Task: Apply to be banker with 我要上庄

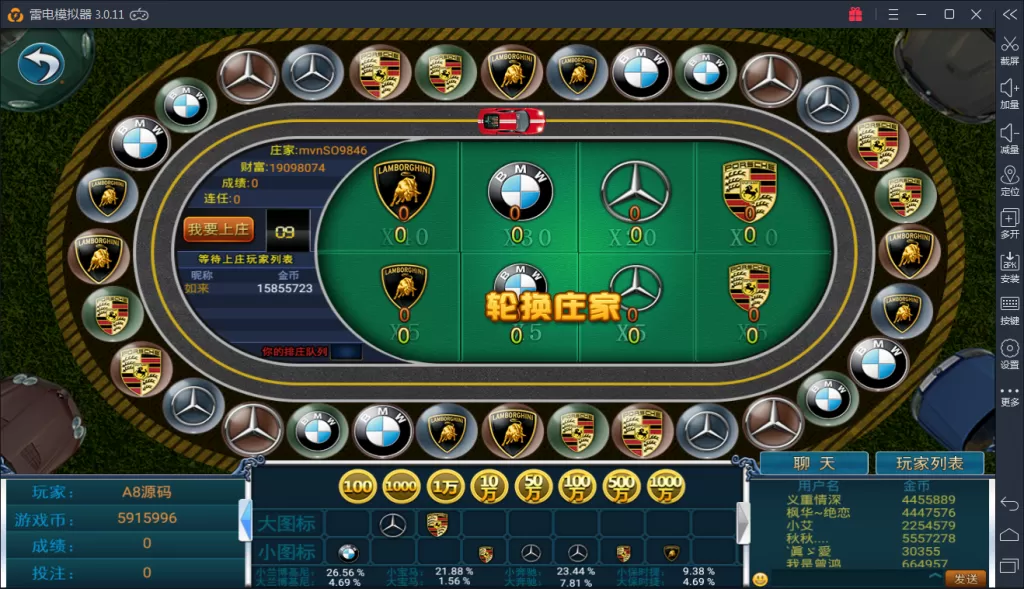Action: pyautogui.click(x=219, y=230)
